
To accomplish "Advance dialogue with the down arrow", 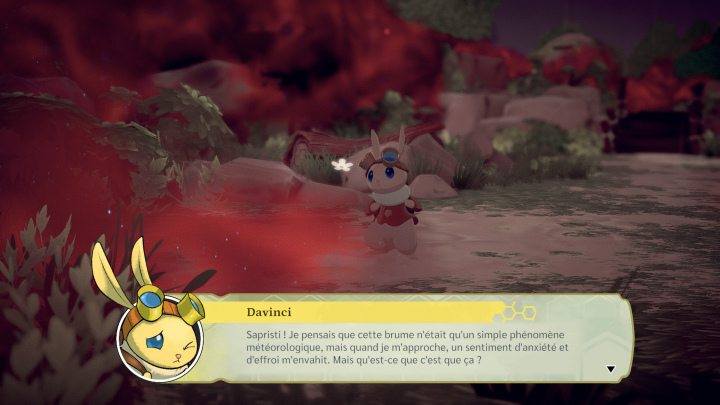I will (x=610, y=369).
